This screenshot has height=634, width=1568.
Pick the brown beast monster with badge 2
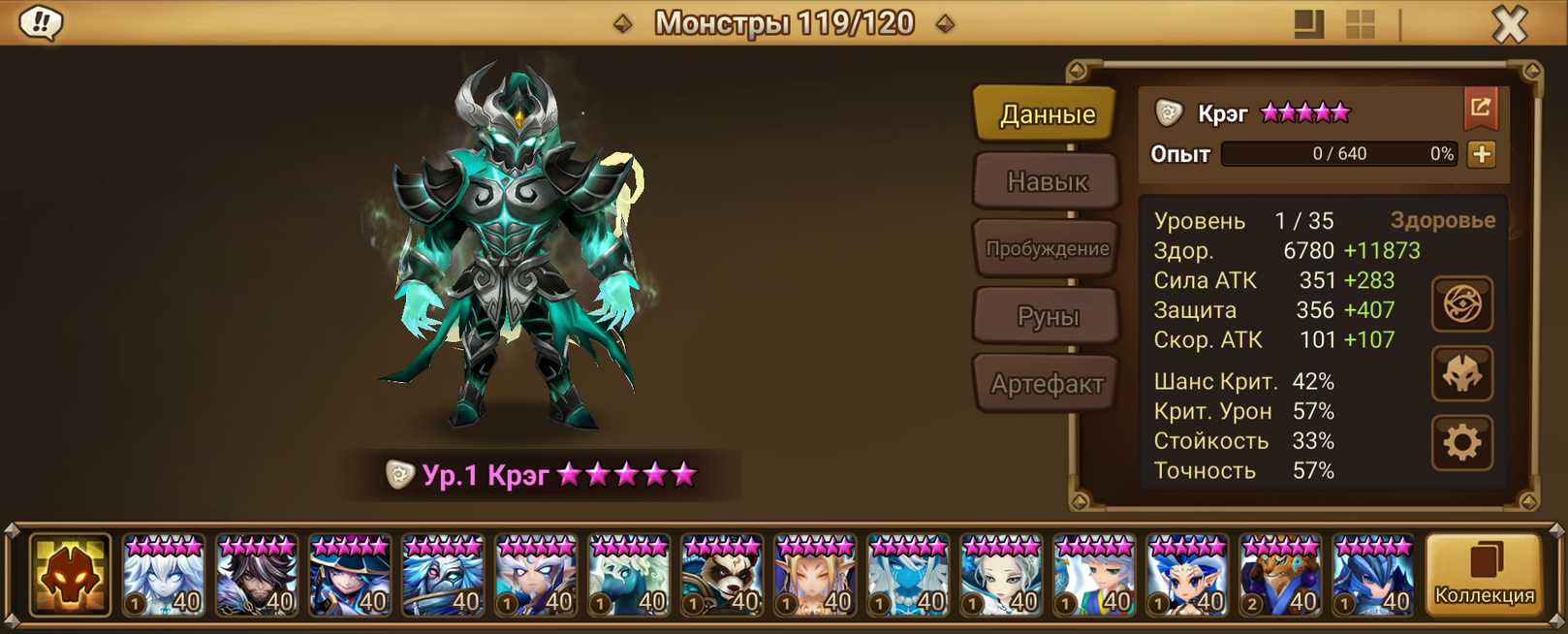pos(1280,576)
